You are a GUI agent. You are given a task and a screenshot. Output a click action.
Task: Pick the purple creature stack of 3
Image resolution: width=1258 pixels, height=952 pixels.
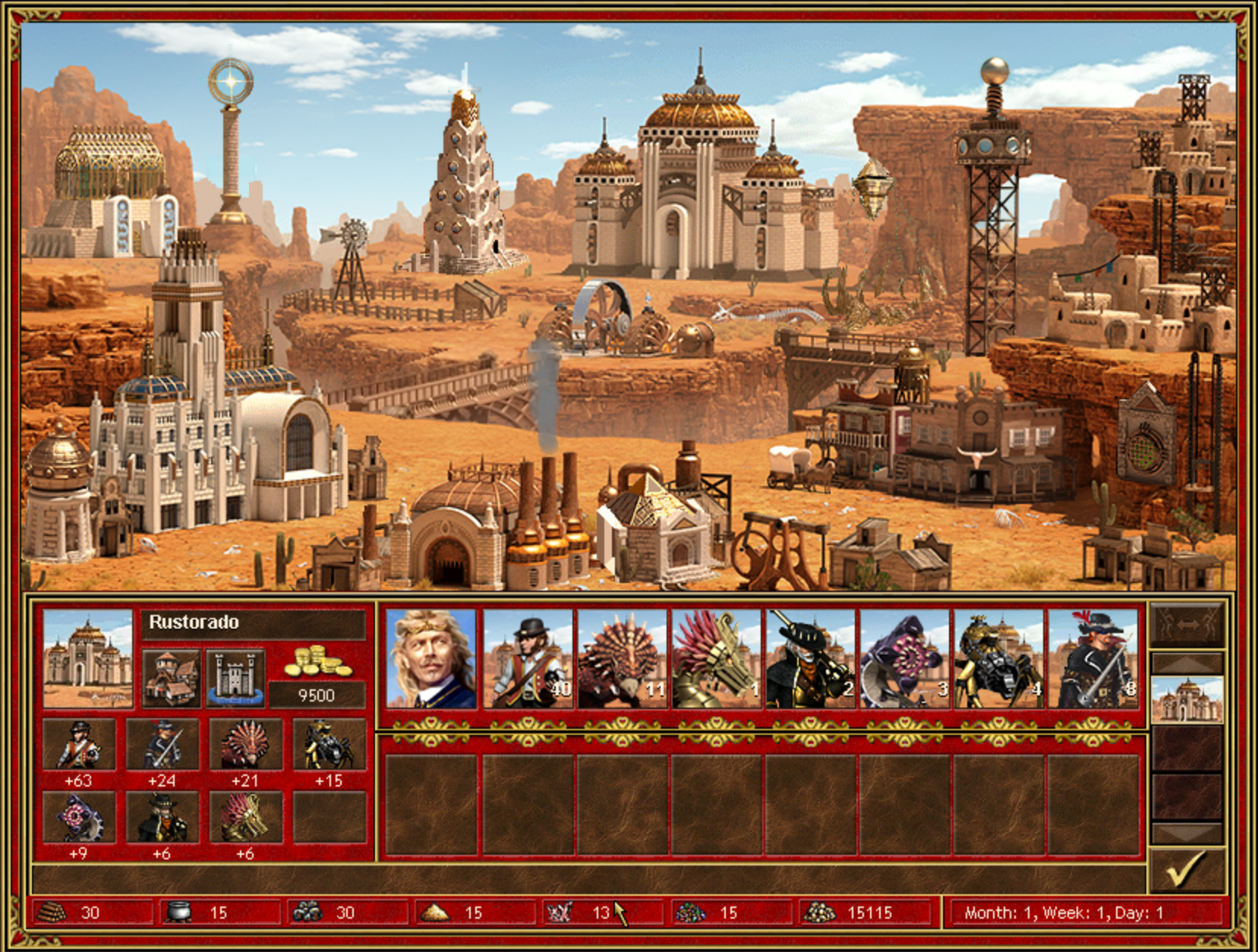pyautogui.click(x=904, y=659)
